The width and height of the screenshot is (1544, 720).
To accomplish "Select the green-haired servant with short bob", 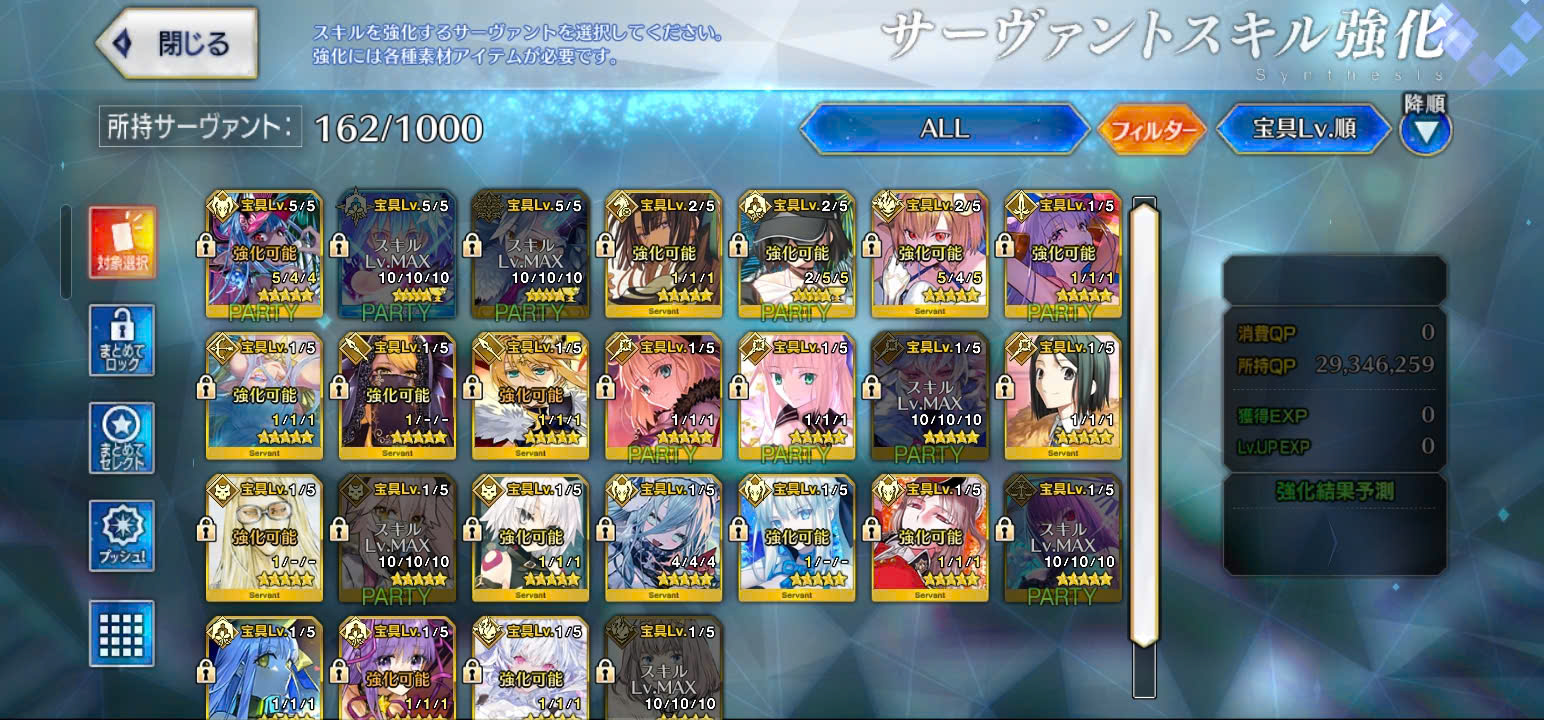I will tap(1063, 393).
